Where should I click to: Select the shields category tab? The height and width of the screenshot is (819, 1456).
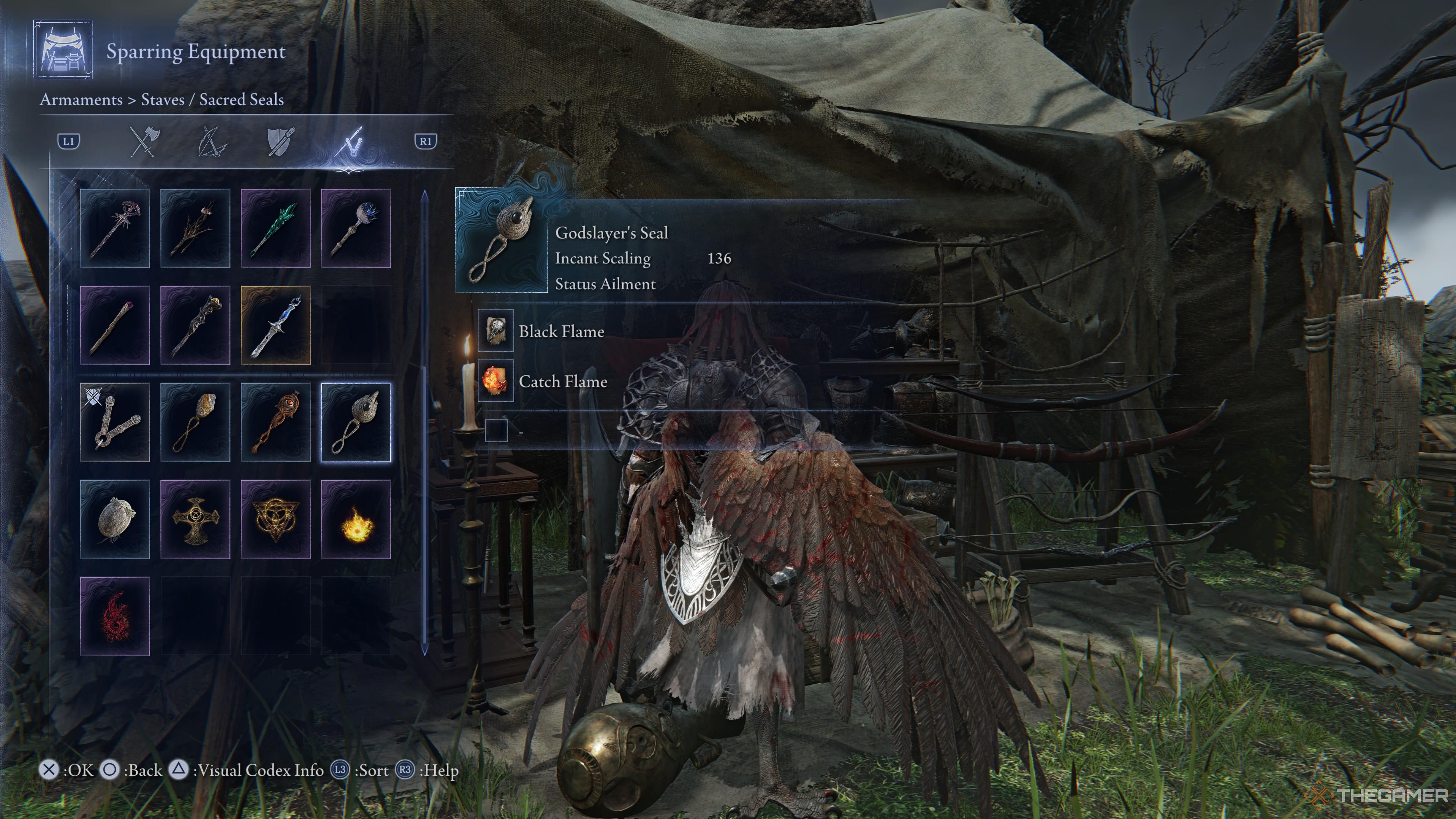tap(280, 141)
